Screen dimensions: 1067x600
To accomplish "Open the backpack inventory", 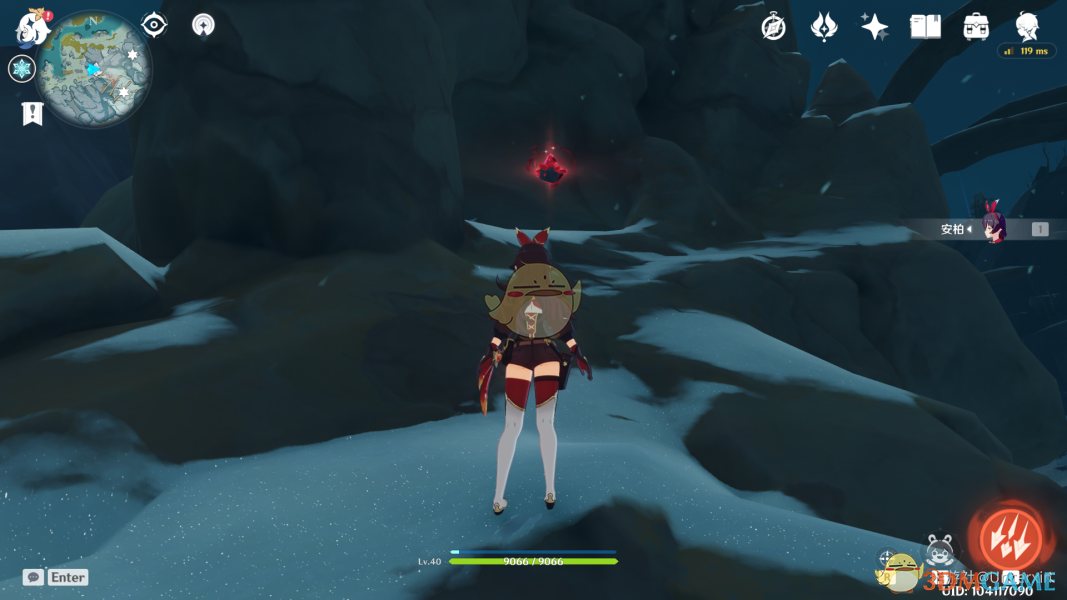I will (x=976, y=27).
